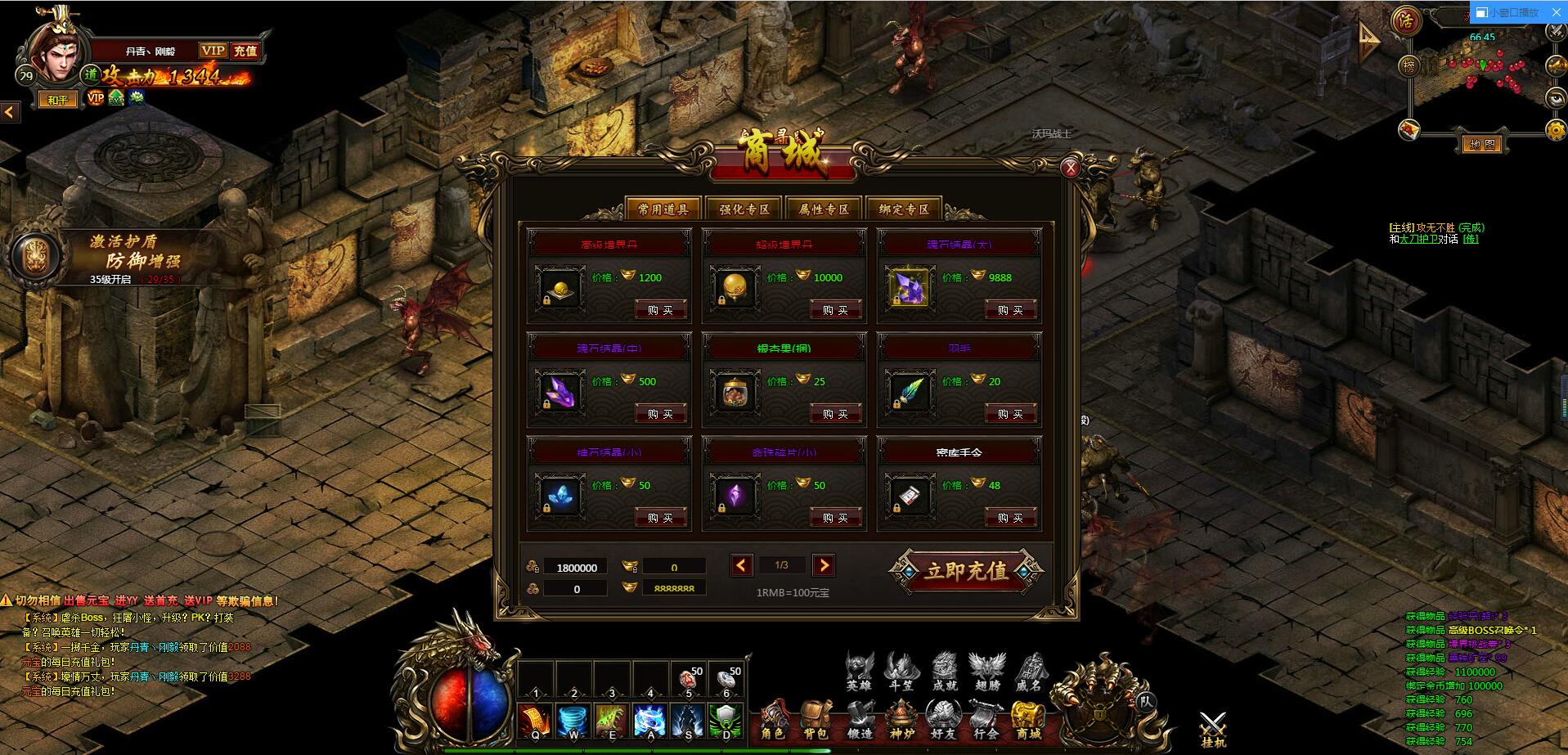Go to the previous shop page arrow
Image resolution: width=1568 pixels, height=755 pixels.
tap(741, 565)
